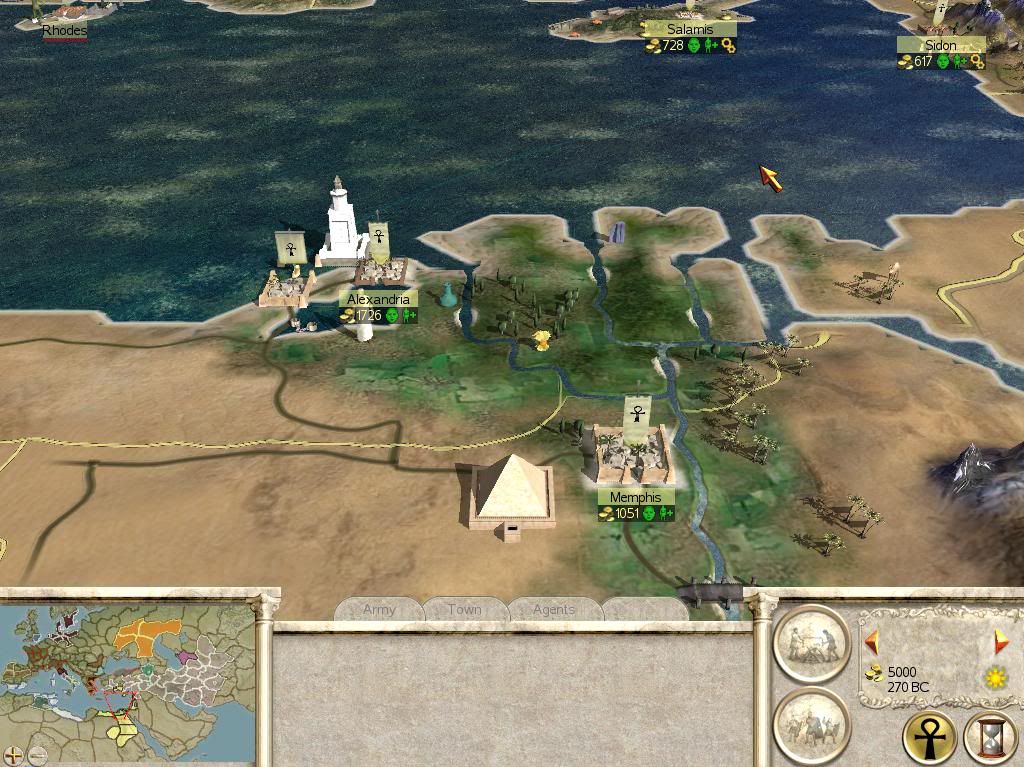Viewport: 1024px width, 767px height.
Task: Select the Memphis settlement label
Action: point(636,497)
